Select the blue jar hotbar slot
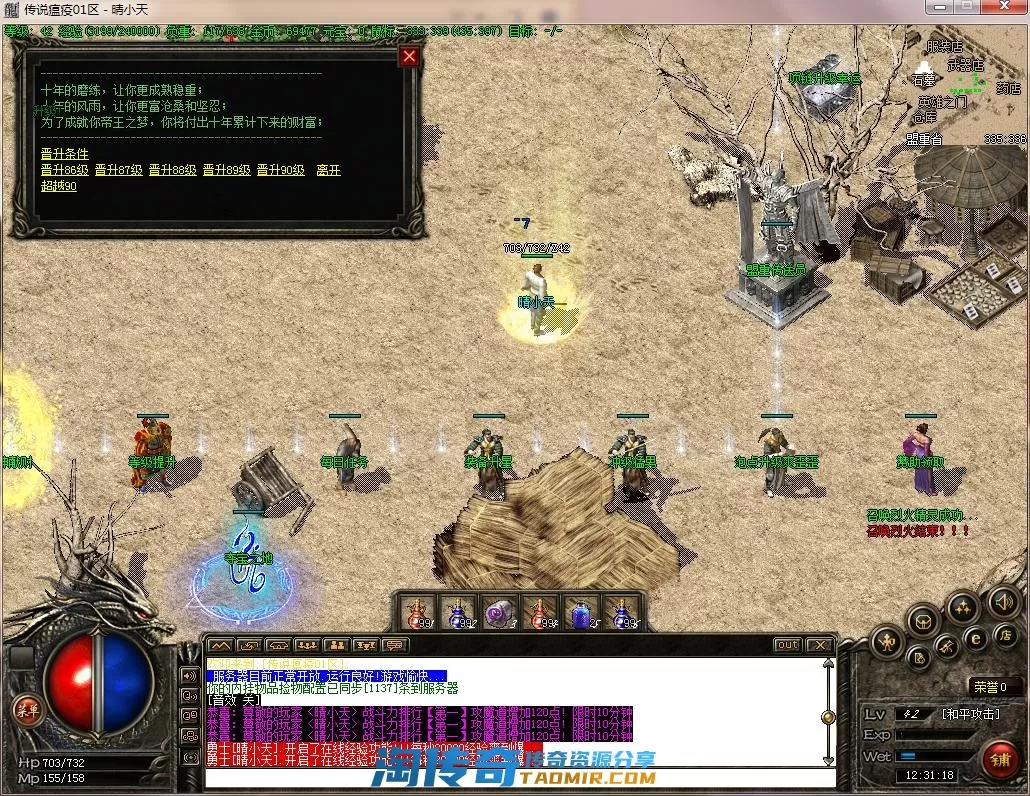This screenshot has height=796, width=1030. coord(580,613)
